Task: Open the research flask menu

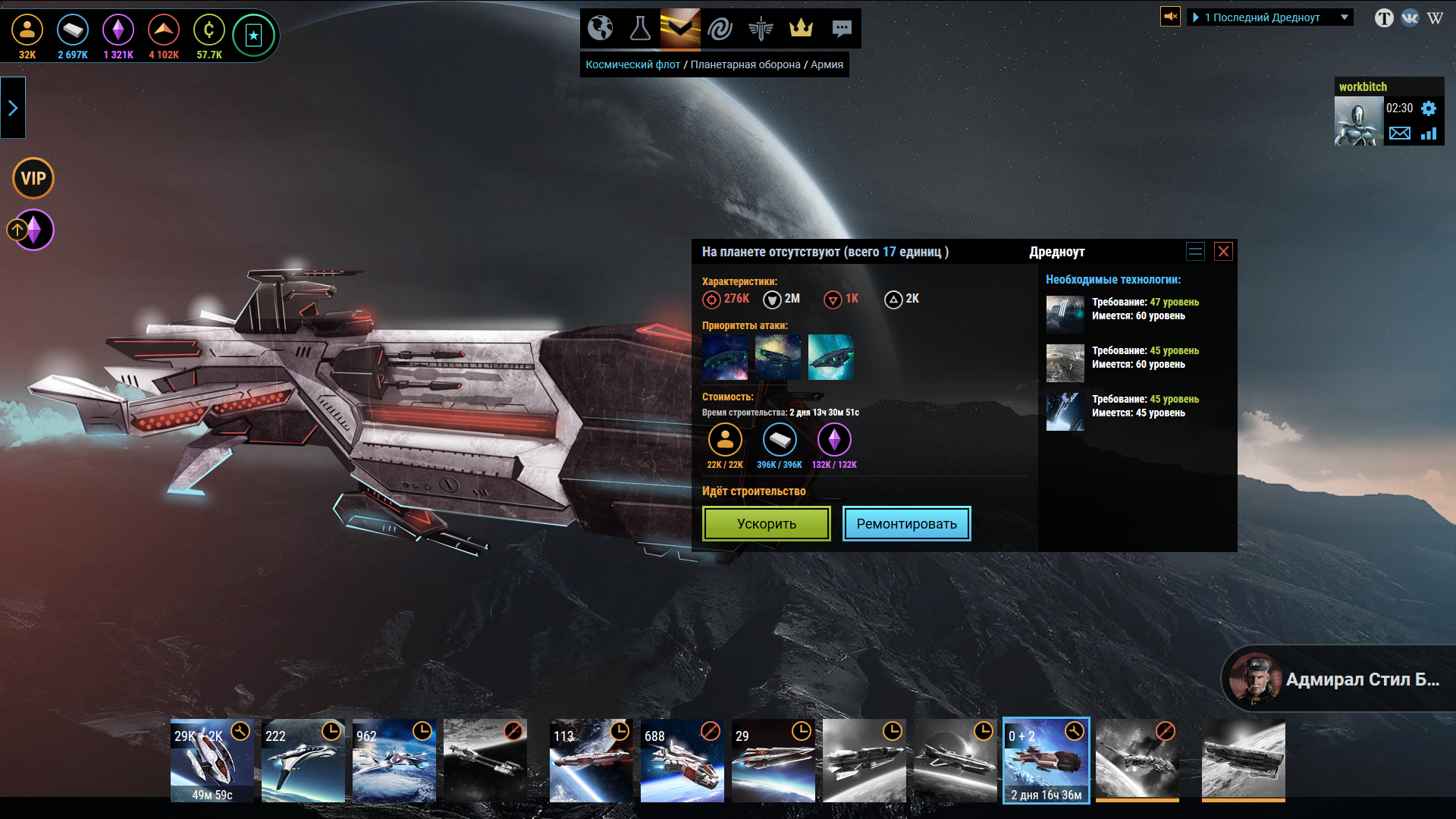Action: pyautogui.click(x=640, y=29)
